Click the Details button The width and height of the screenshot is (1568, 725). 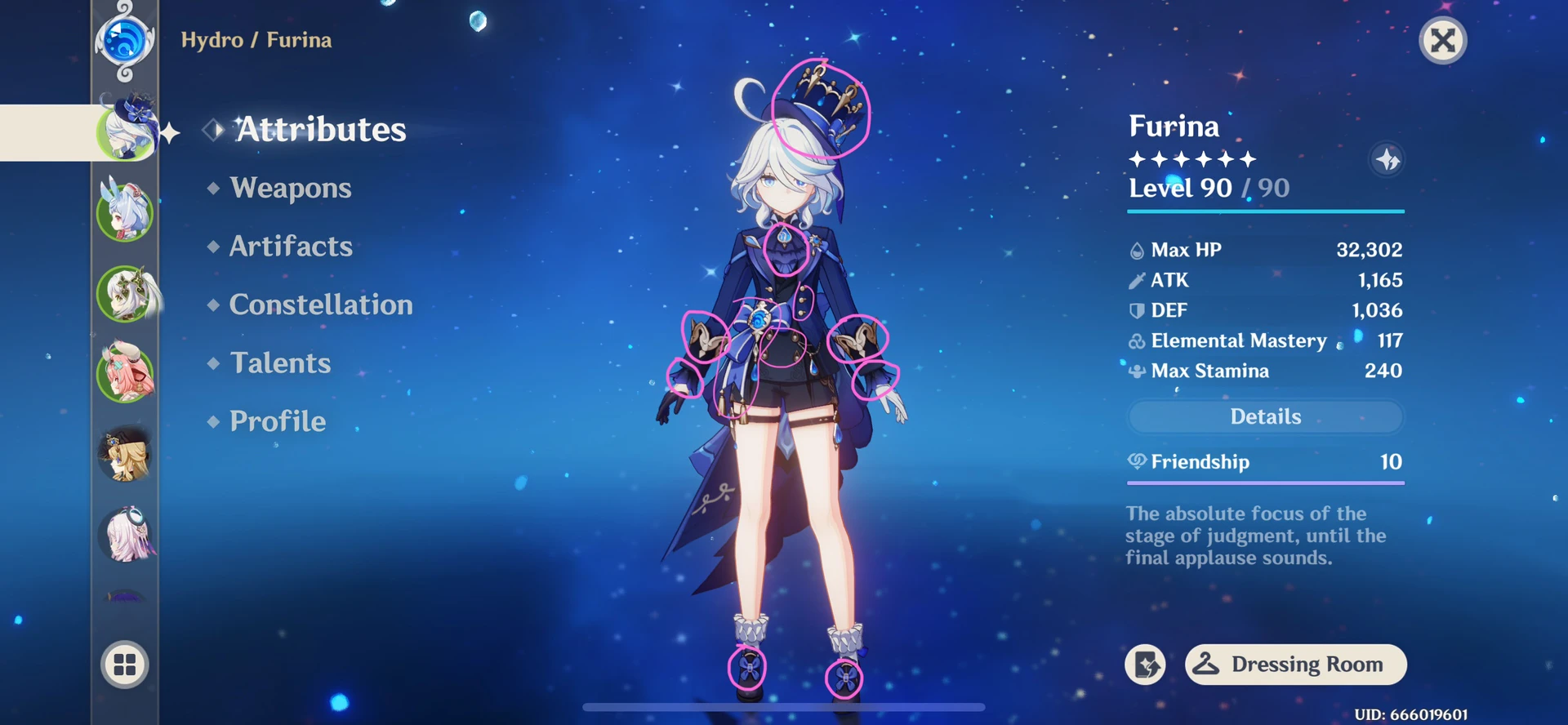1265,416
